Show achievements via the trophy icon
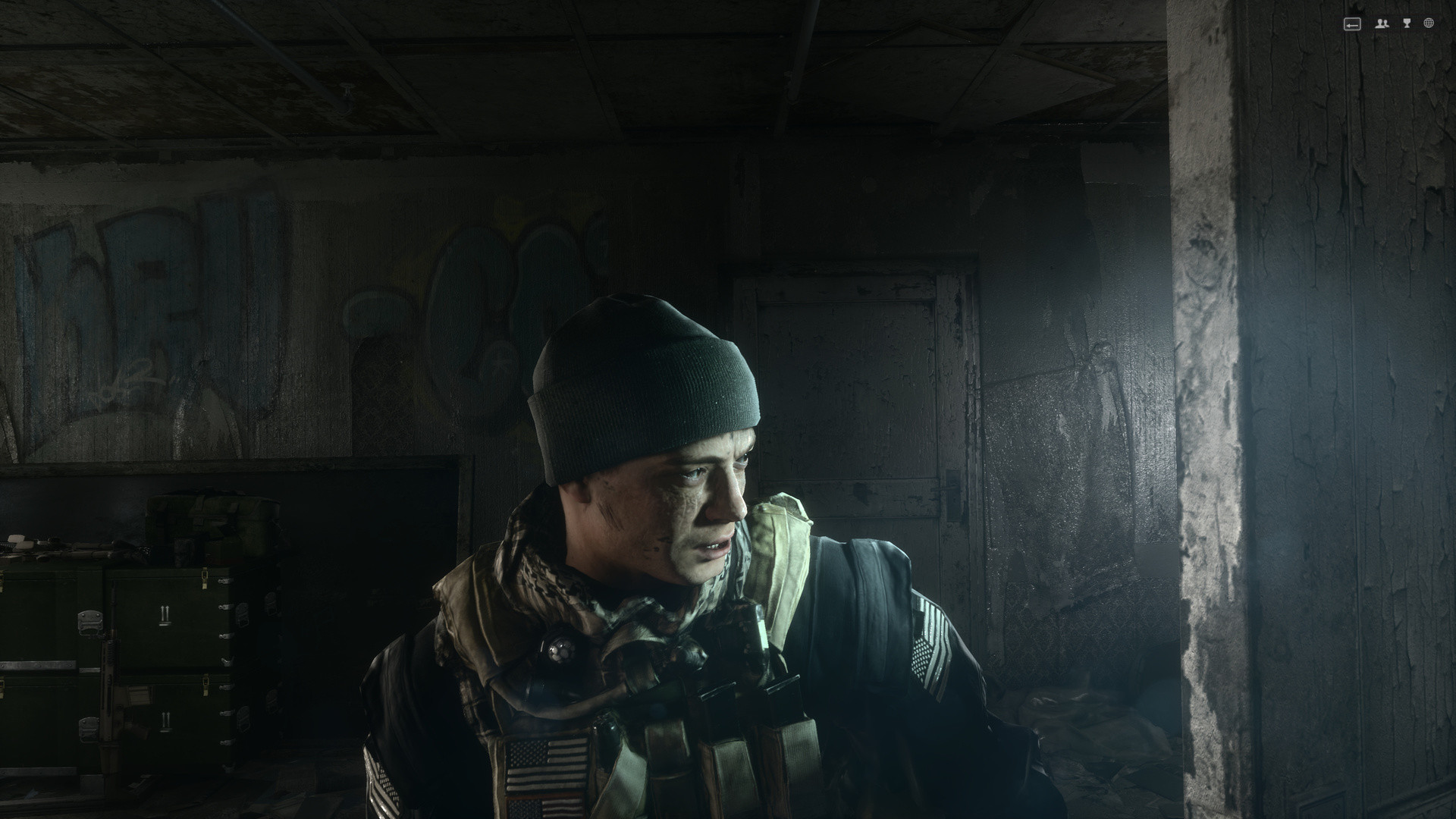The height and width of the screenshot is (819, 1456). pos(1407,24)
